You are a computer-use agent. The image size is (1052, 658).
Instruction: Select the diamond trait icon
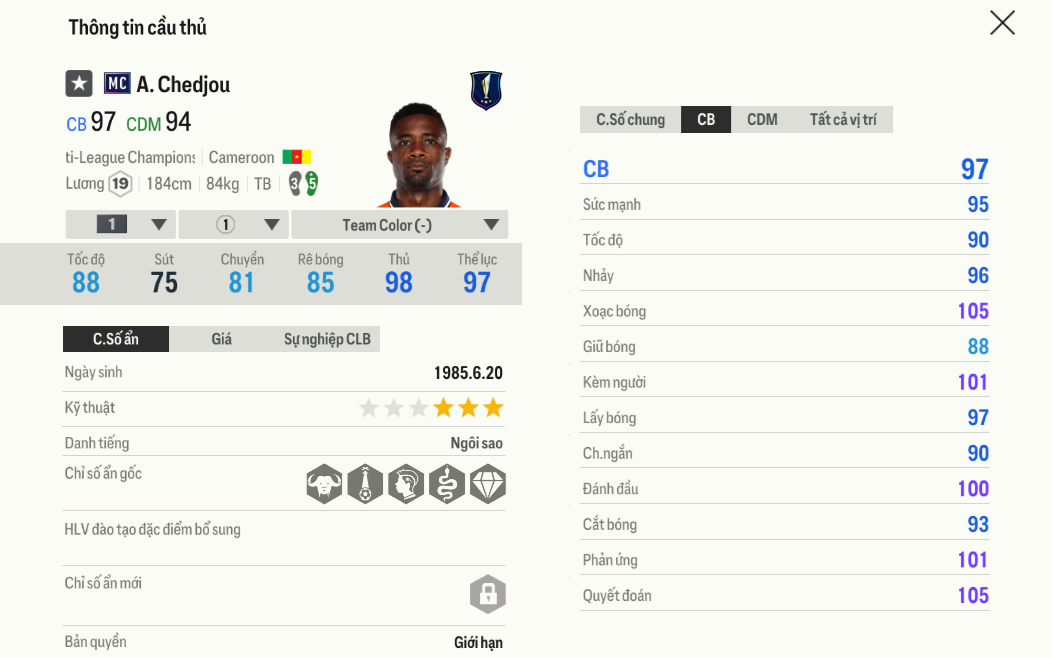point(488,484)
